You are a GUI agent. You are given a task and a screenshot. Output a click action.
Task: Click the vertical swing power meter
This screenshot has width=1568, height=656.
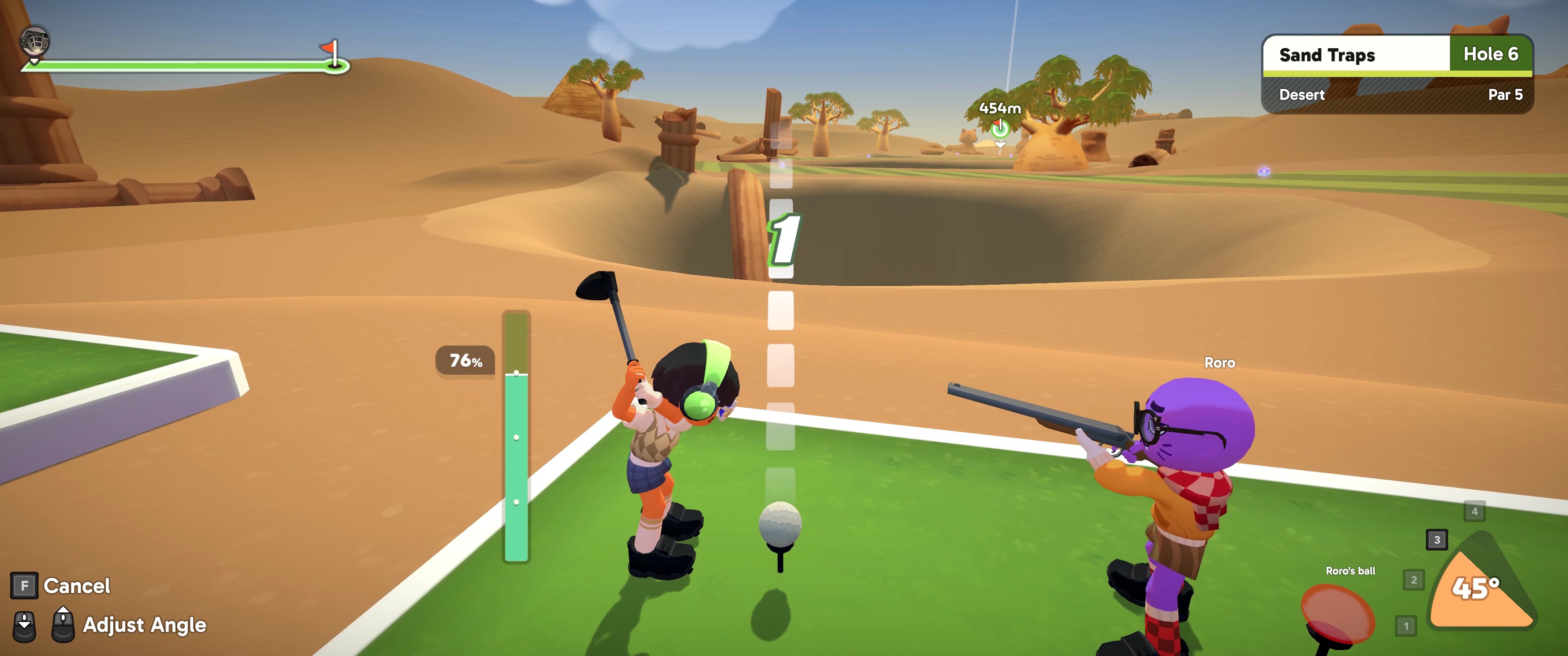tap(516, 436)
